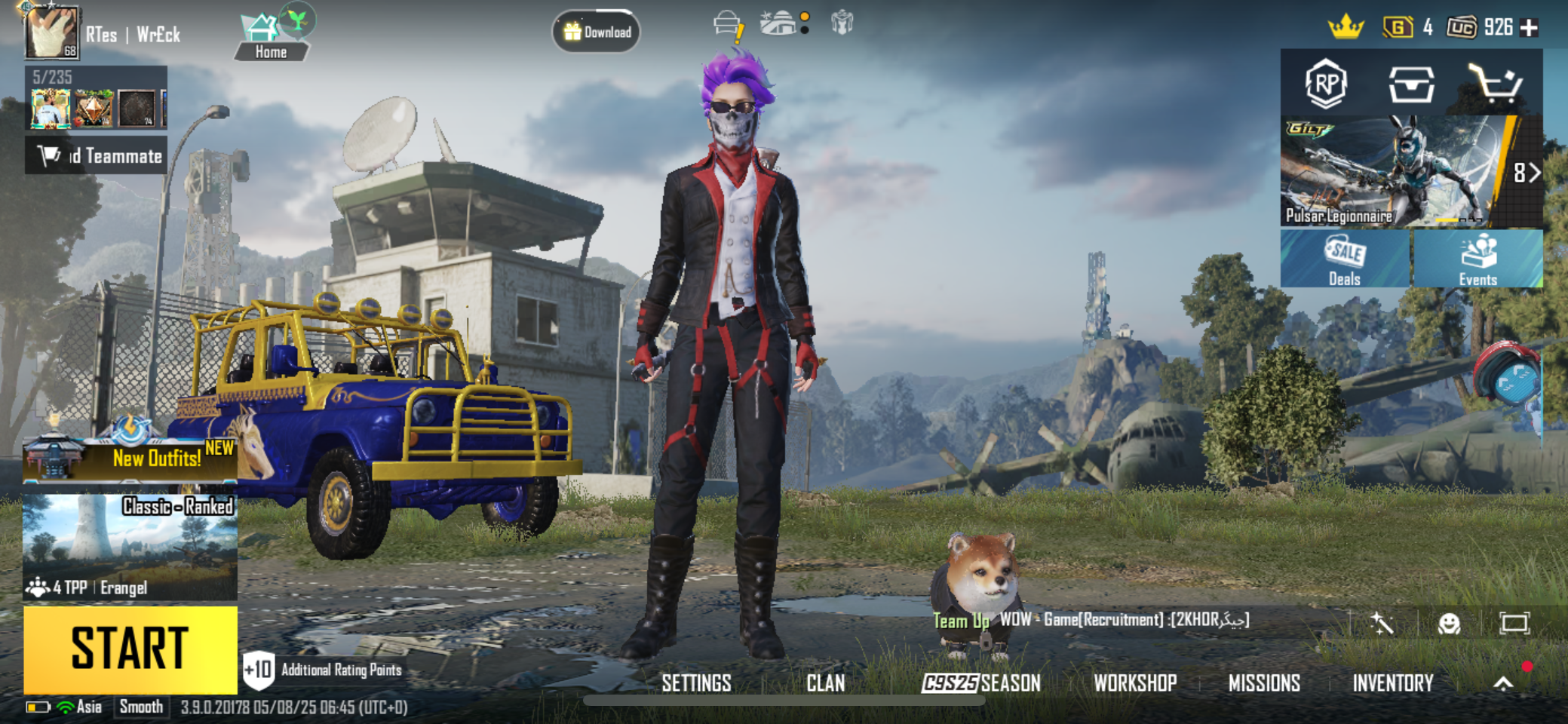1568x724 pixels.
Task: Open the Clan page
Action: [x=825, y=683]
